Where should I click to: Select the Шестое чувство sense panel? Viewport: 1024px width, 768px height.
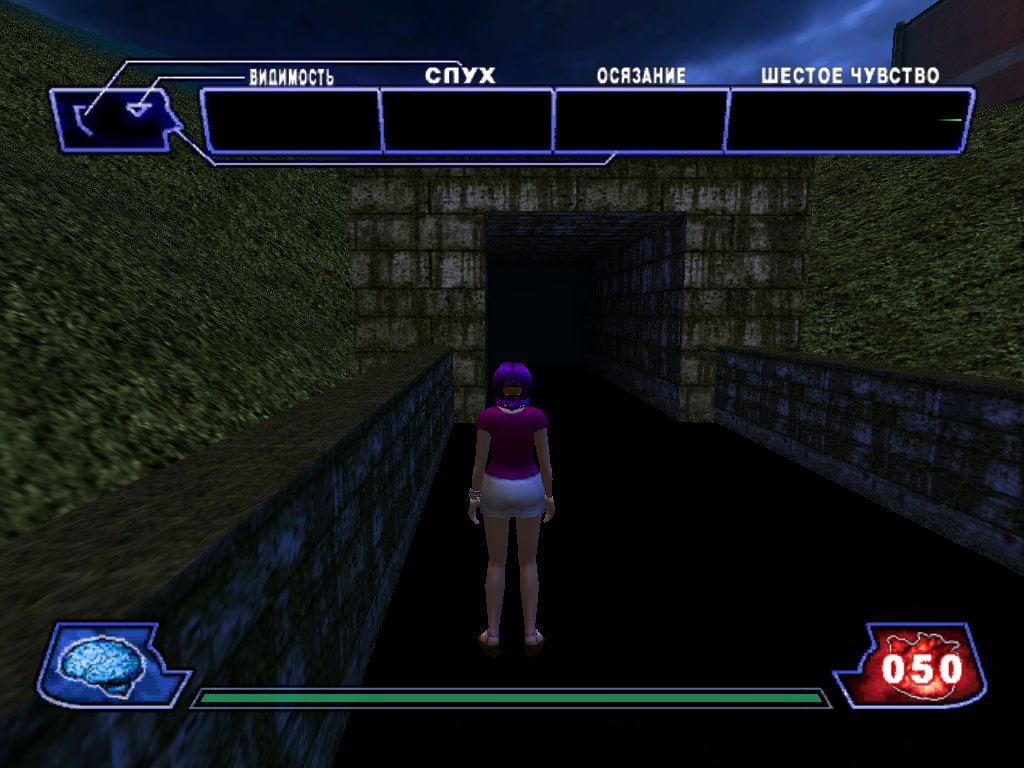tap(849, 121)
